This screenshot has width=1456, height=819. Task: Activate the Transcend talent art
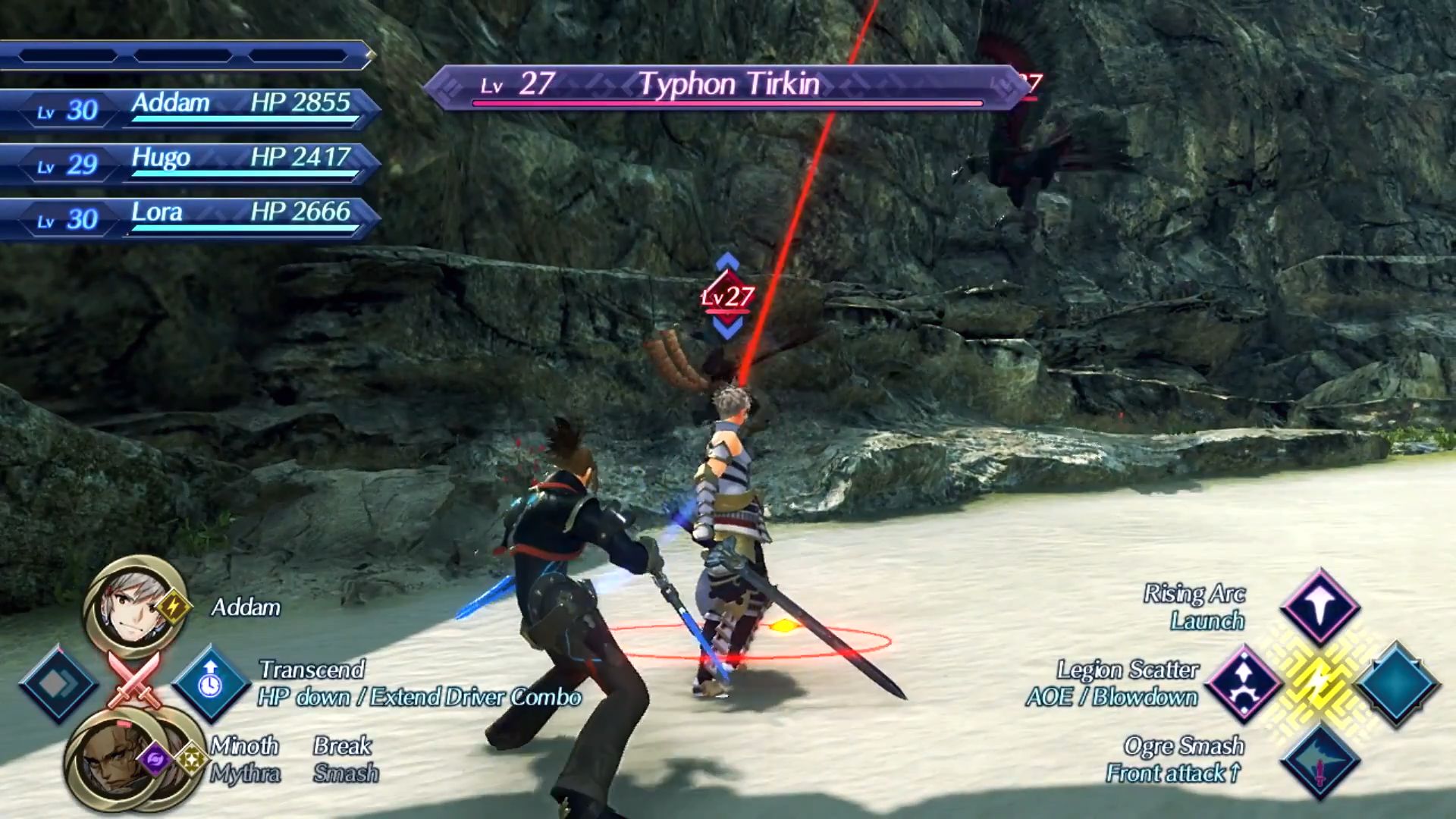[211, 683]
